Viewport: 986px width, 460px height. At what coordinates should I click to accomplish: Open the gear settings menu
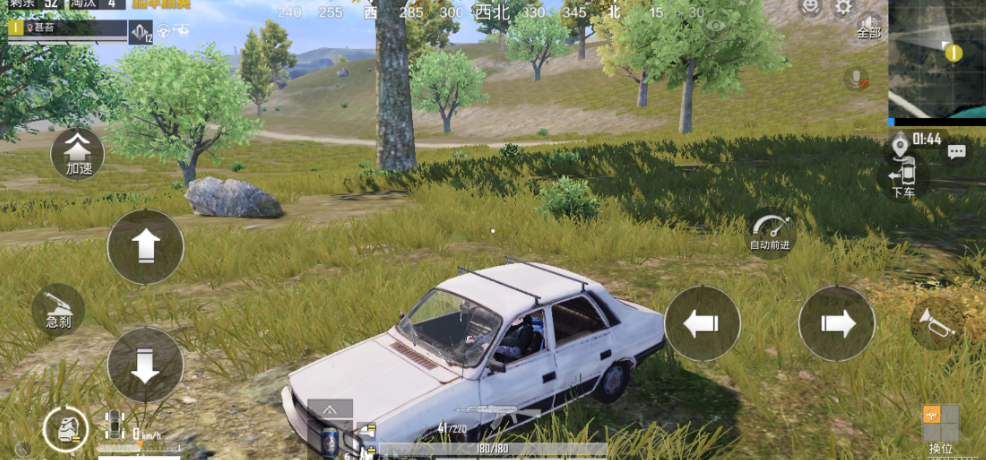coord(843,8)
